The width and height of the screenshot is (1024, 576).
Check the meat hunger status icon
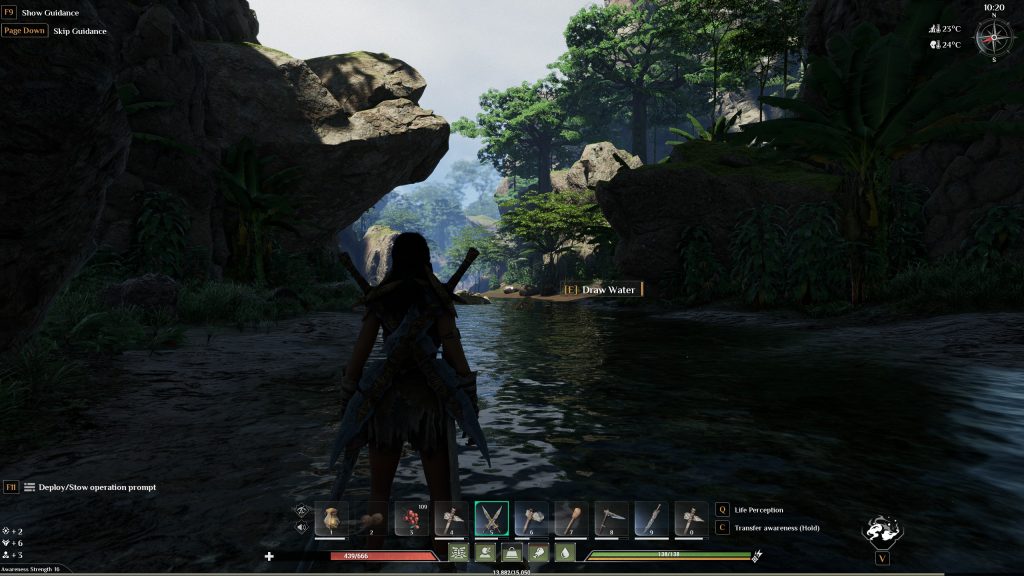(x=537, y=552)
